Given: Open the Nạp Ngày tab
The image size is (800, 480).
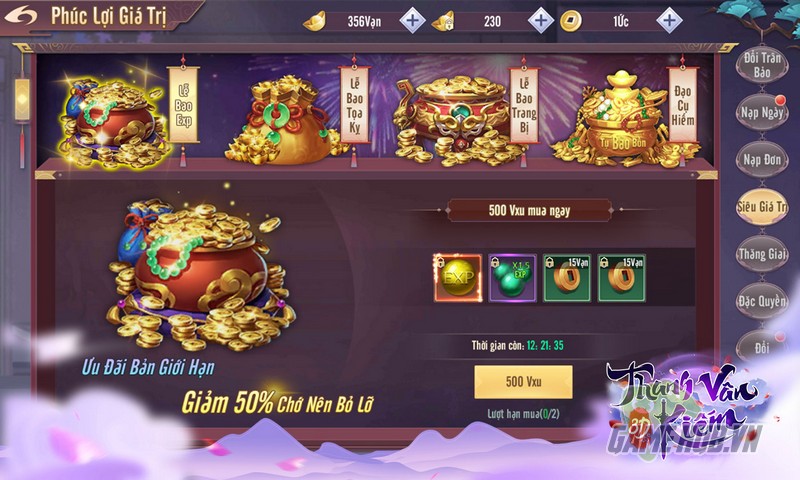Looking at the screenshot, I should pyautogui.click(x=764, y=112).
